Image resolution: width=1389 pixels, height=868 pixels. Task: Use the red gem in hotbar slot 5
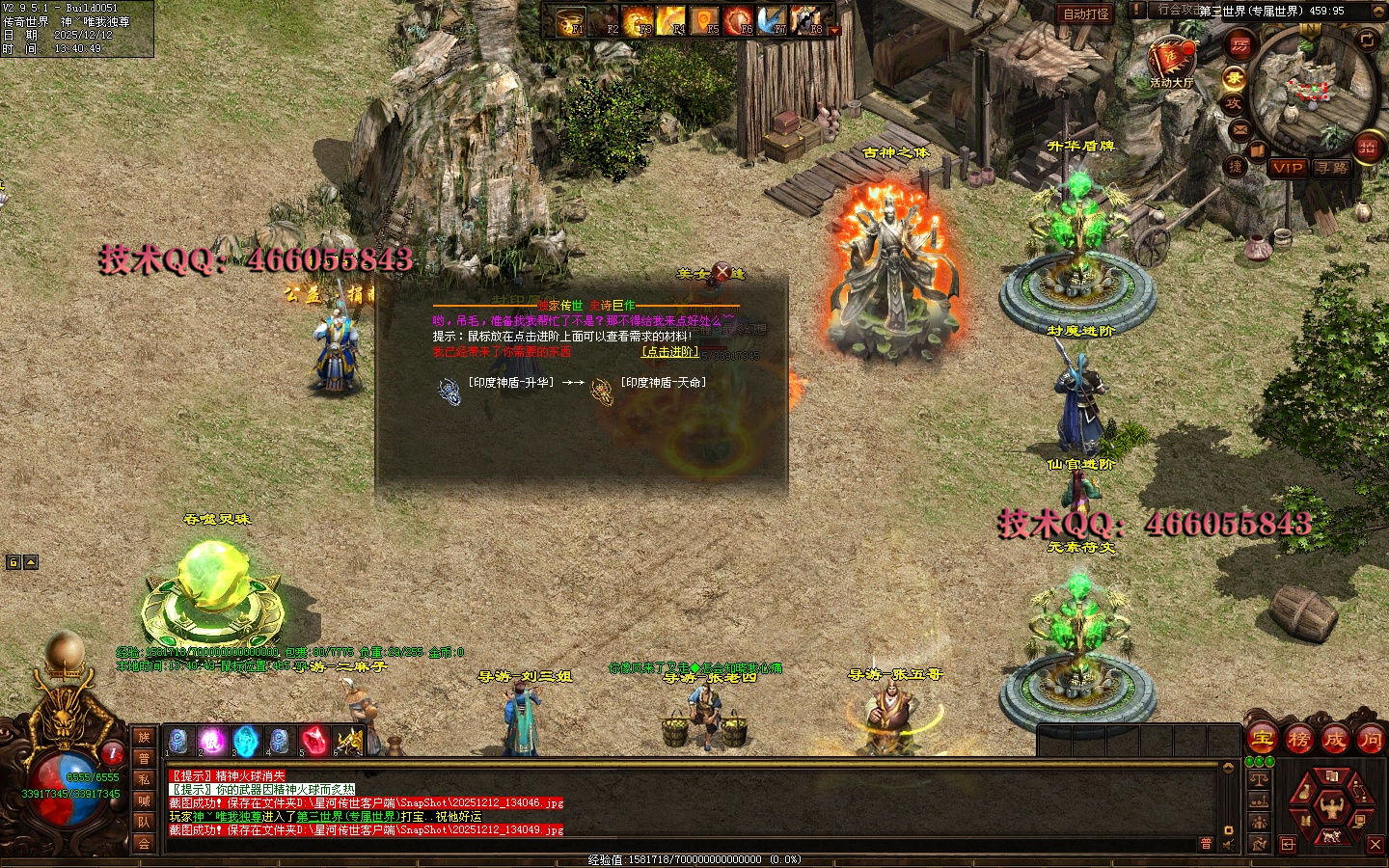[x=313, y=741]
